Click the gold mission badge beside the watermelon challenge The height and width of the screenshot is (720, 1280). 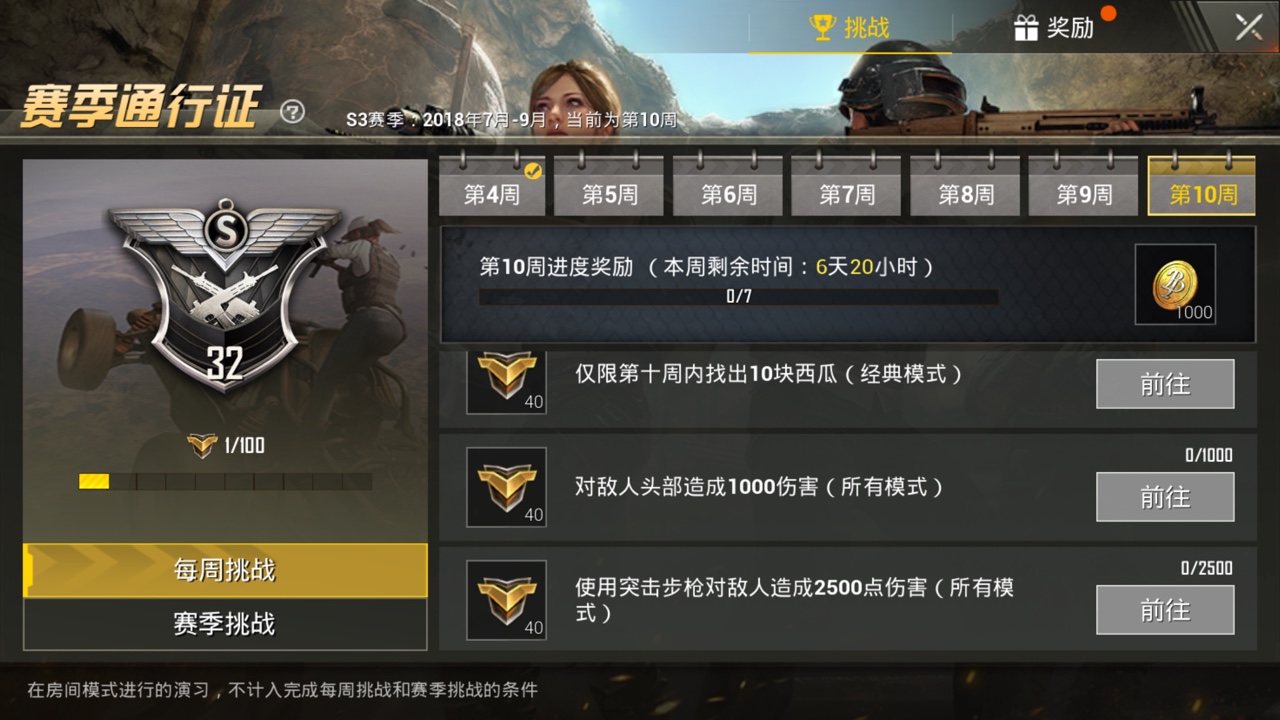coord(505,384)
